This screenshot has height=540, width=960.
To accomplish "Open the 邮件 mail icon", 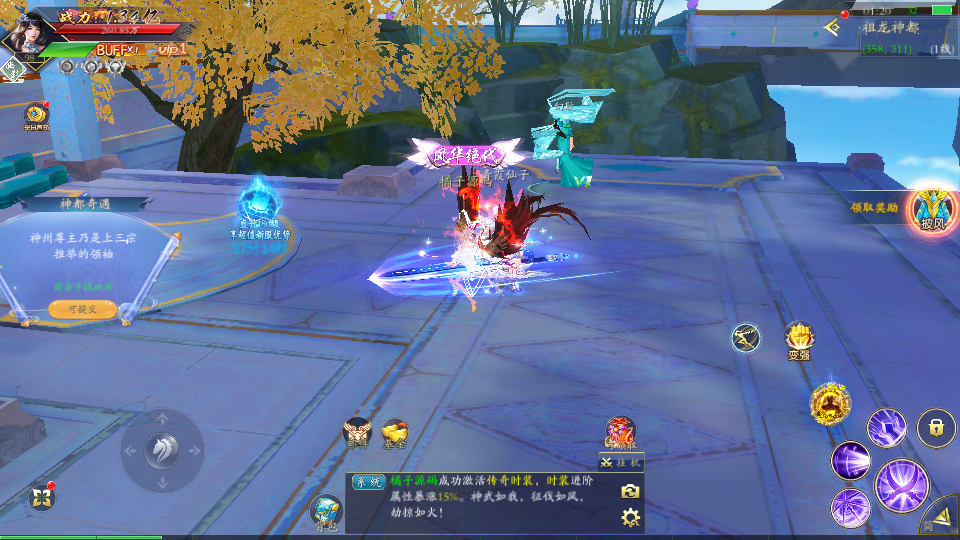I will (357, 432).
